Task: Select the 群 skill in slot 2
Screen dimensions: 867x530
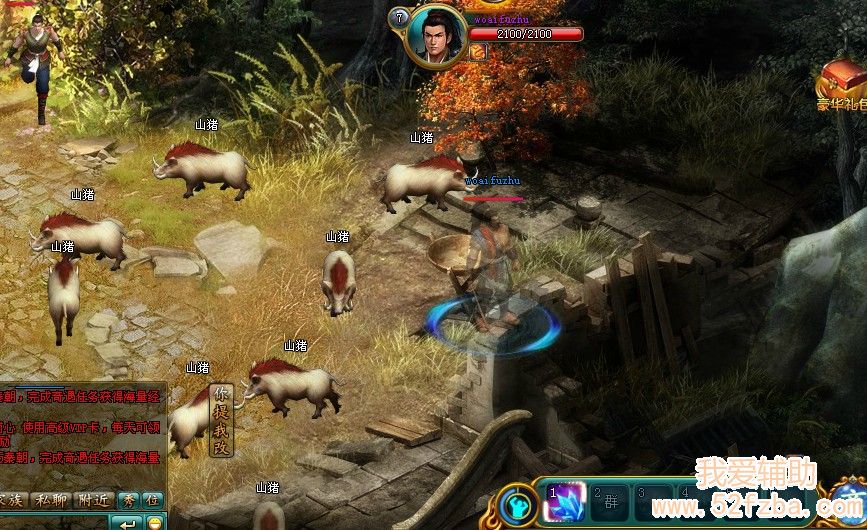Action: click(606, 501)
